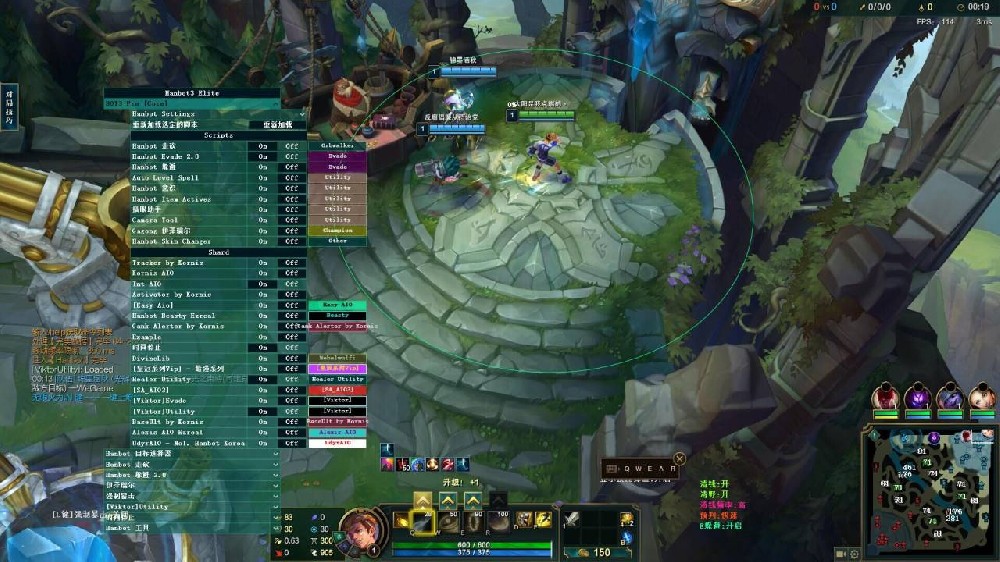Viewport: 1000px width, 562px height.
Task: Open the shop via the gold counter
Action: pyautogui.click(x=600, y=552)
